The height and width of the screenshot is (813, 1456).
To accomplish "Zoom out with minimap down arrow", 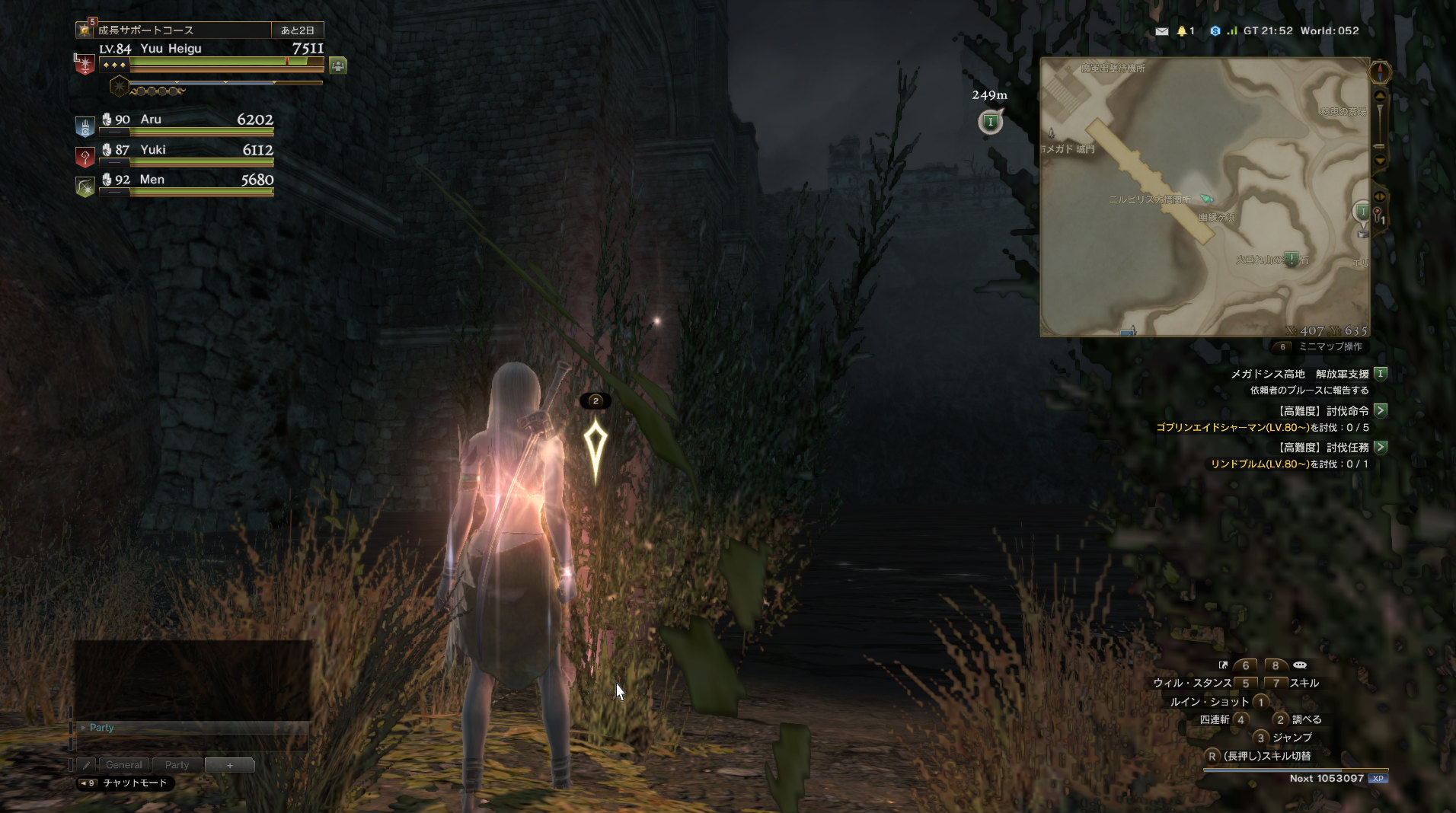I will [1380, 161].
